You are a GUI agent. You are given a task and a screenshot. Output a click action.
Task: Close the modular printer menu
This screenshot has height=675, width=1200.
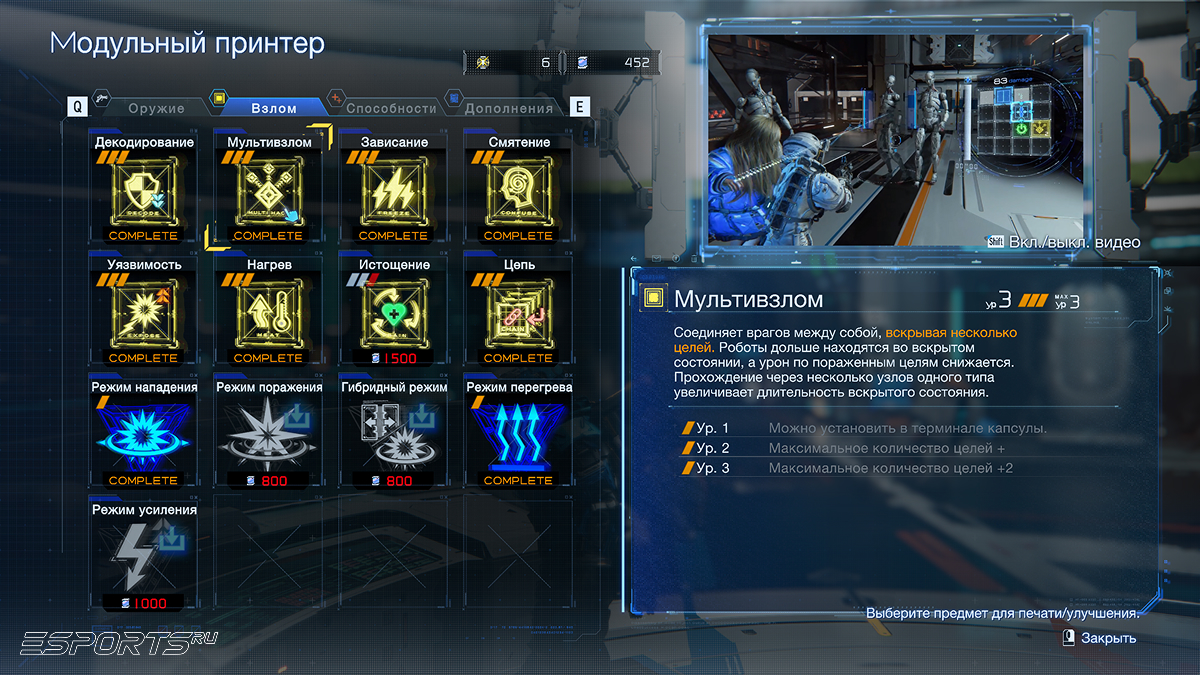click(1098, 638)
